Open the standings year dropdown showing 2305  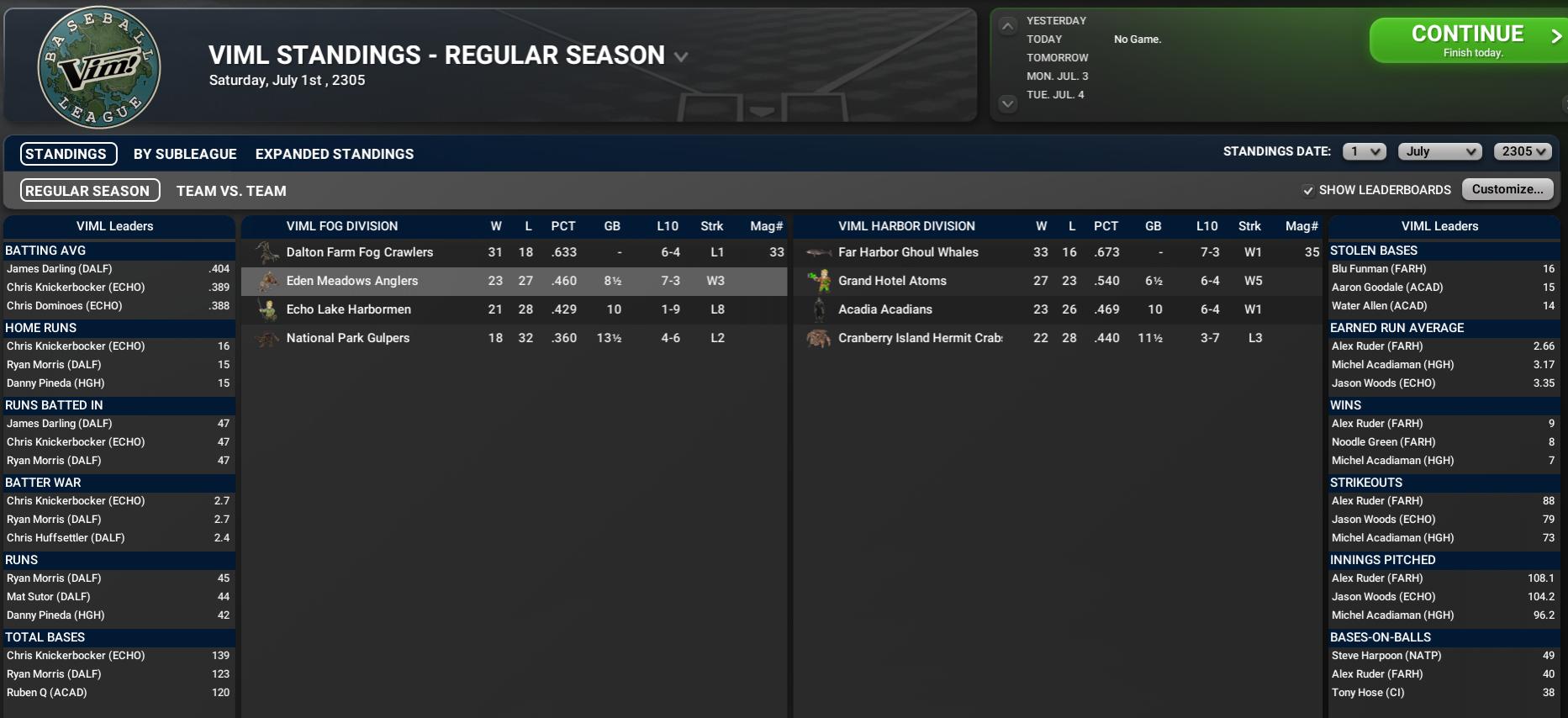(x=1523, y=151)
